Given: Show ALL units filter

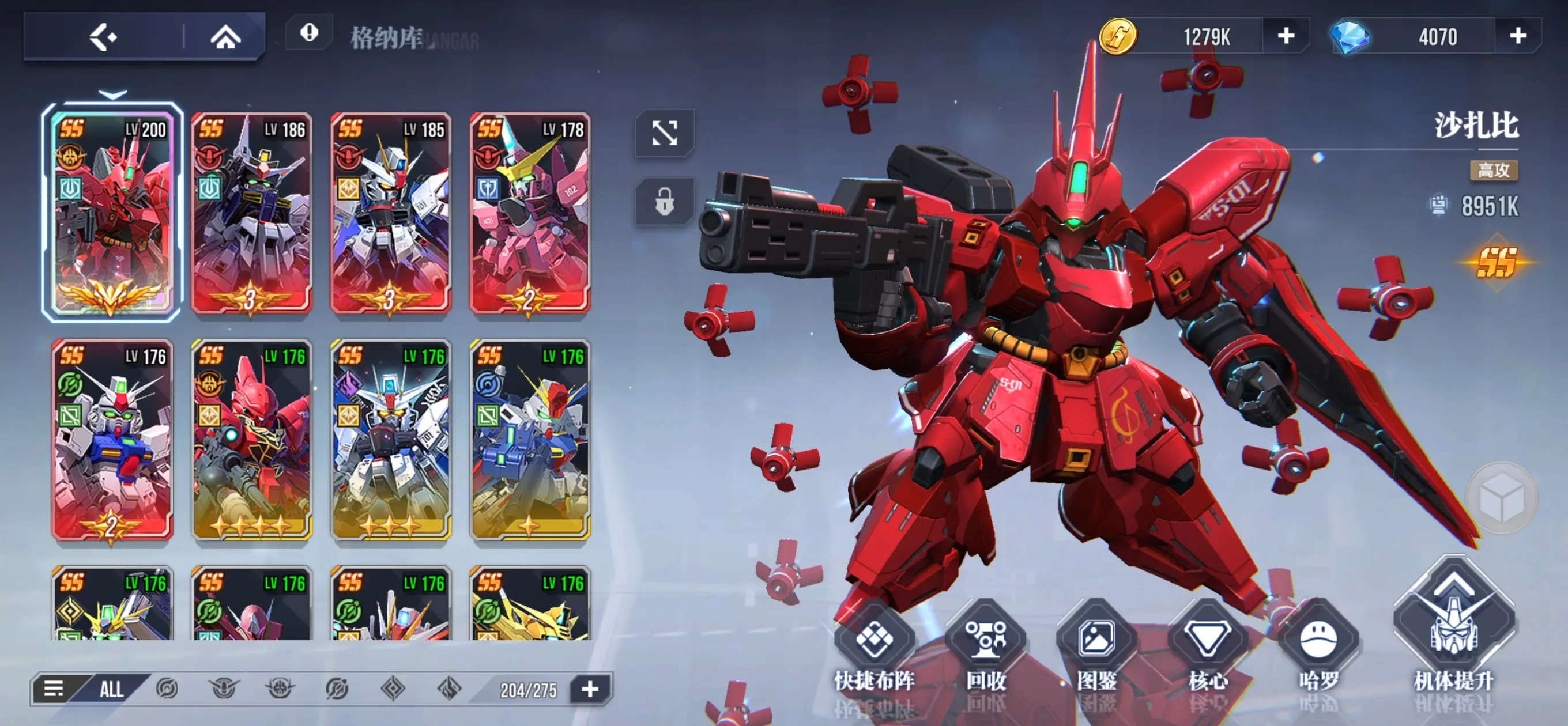Looking at the screenshot, I should (x=111, y=690).
